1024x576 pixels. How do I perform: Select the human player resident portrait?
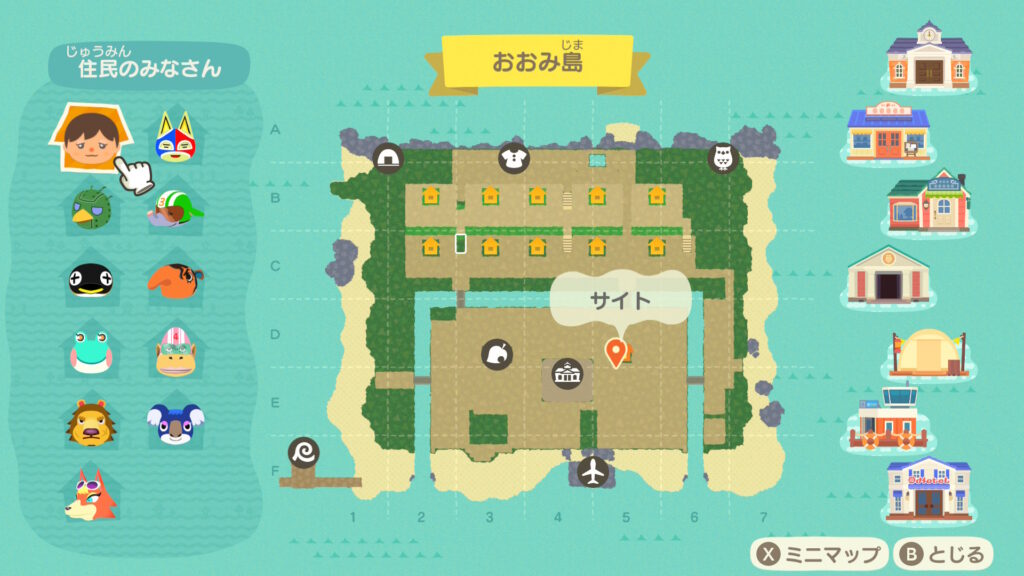90,140
